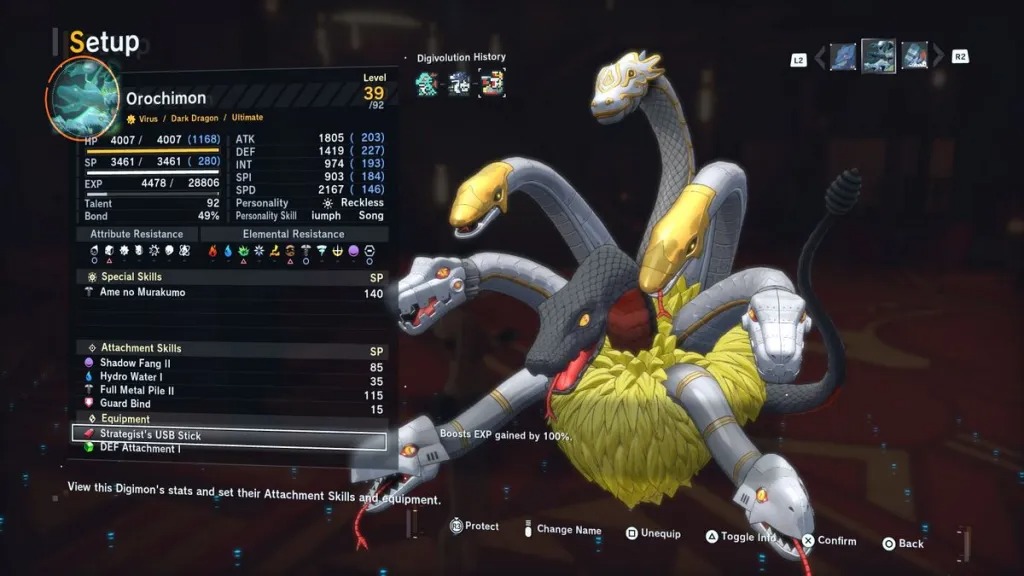Click the right arrow beside party thumbnails

pos(938,57)
